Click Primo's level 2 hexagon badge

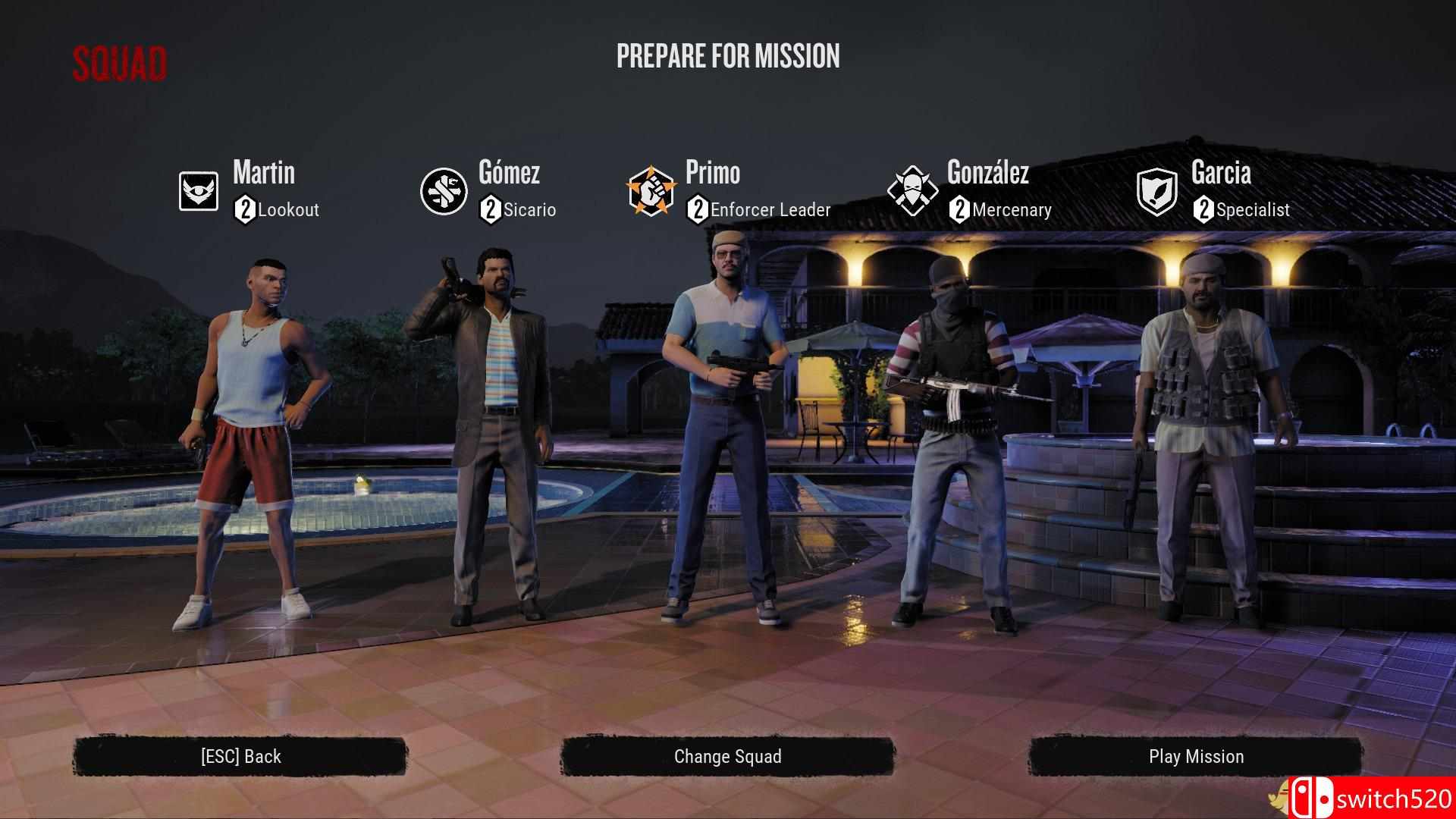[698, 210]
